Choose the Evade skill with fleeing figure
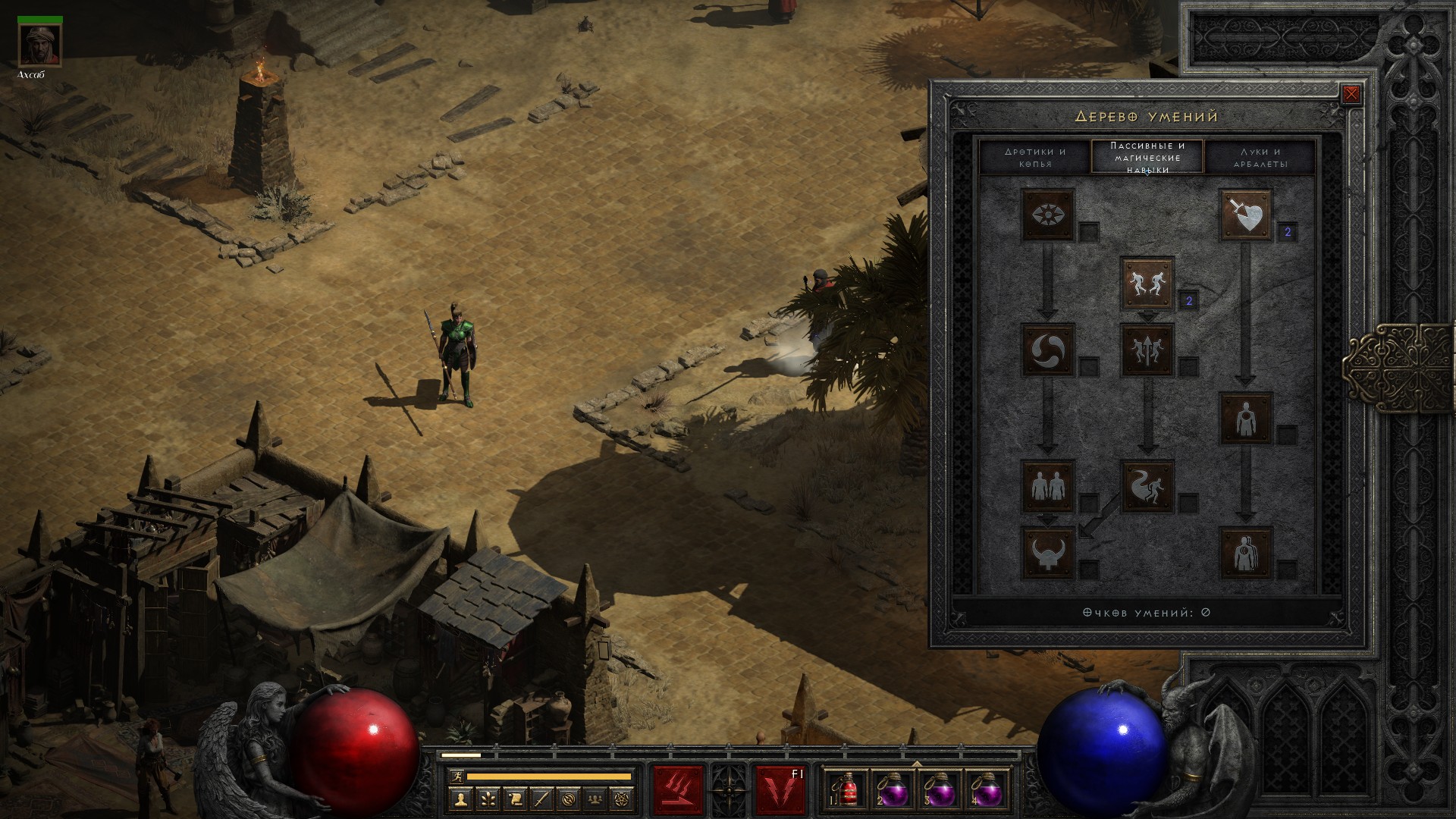This screenshot has height=819, width=1456. (x=1147, y=485)
